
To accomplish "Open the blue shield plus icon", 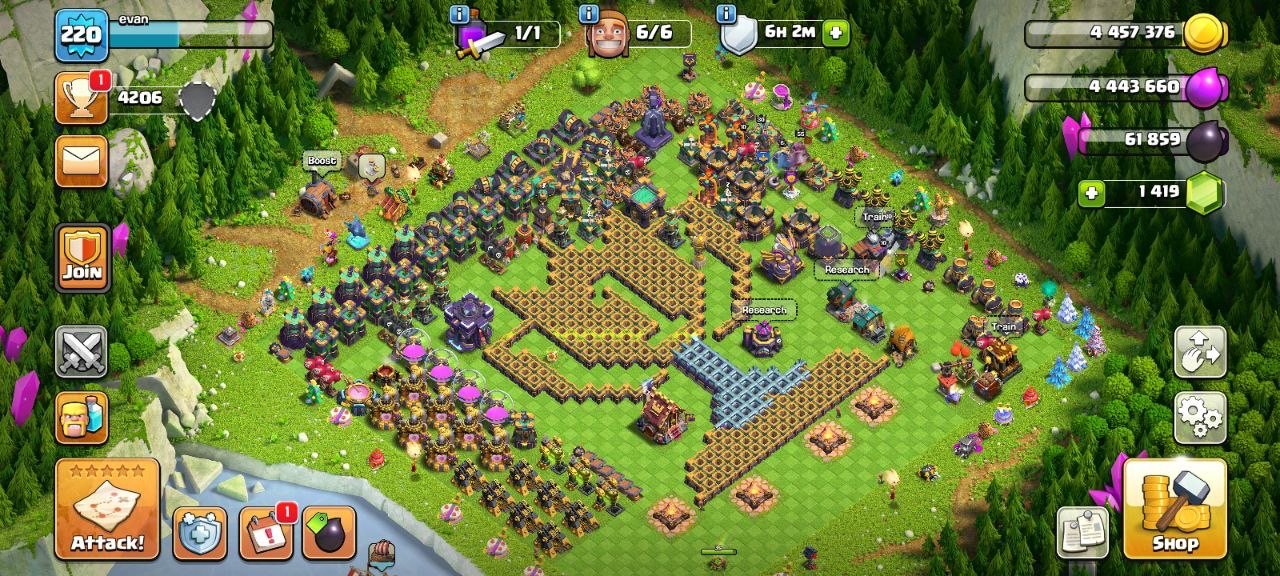I will pos(200,533).
